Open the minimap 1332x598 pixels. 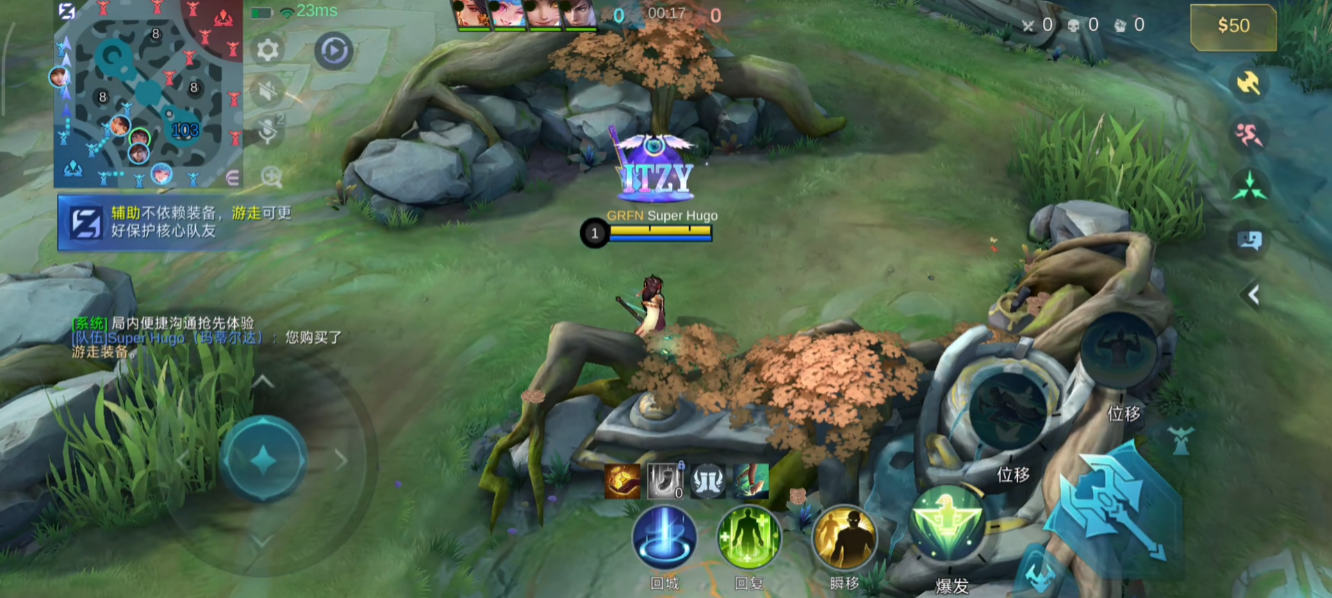click(149, 94)
